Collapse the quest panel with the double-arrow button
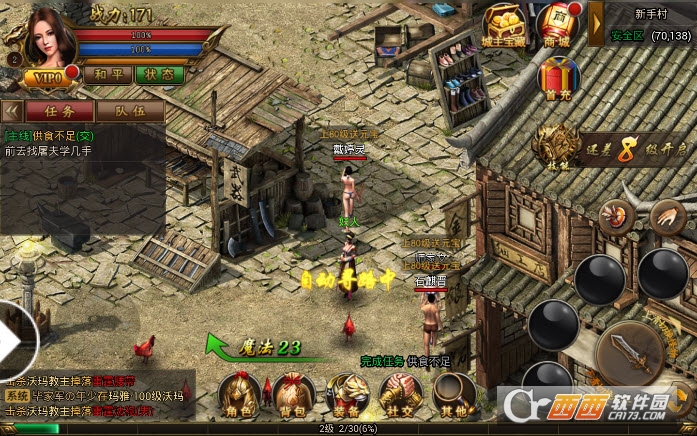This screenshot has width=697, height=436. (12, 110)
